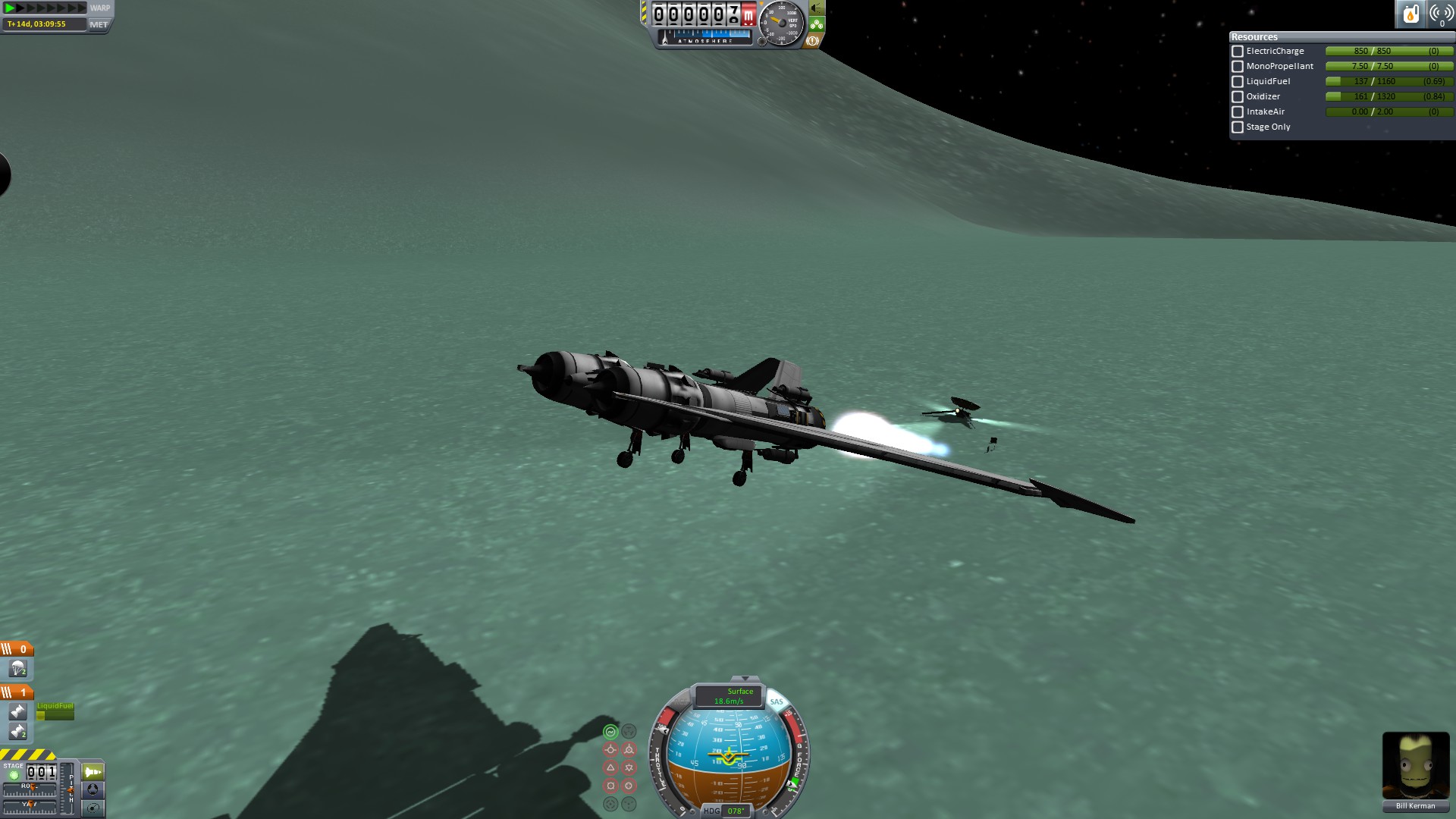Screen dimensions: 1456x819
Task: Switch to docking mode button
Action: (x=93, y=789)
